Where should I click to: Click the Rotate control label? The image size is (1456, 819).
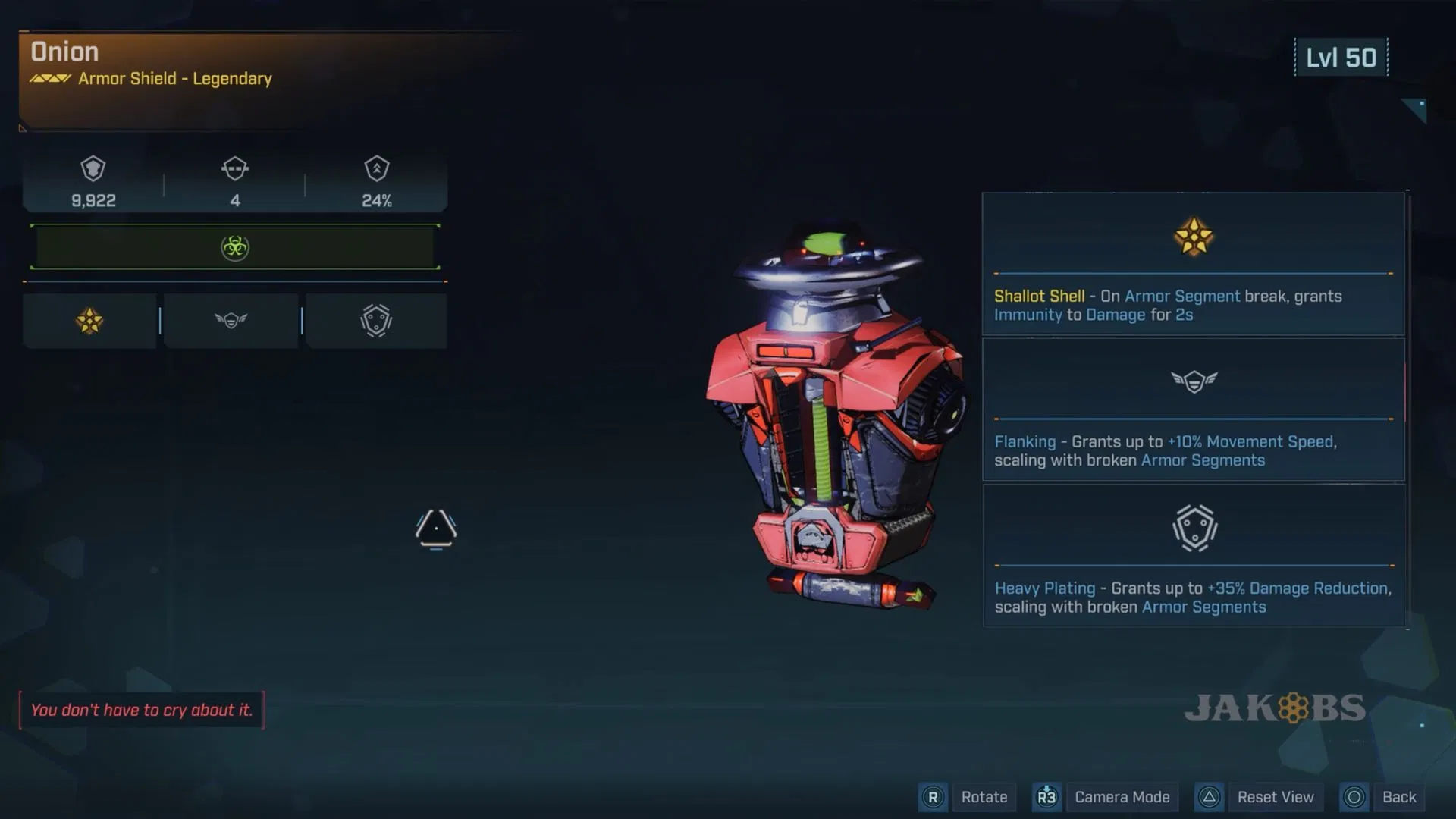pos(984,797)
